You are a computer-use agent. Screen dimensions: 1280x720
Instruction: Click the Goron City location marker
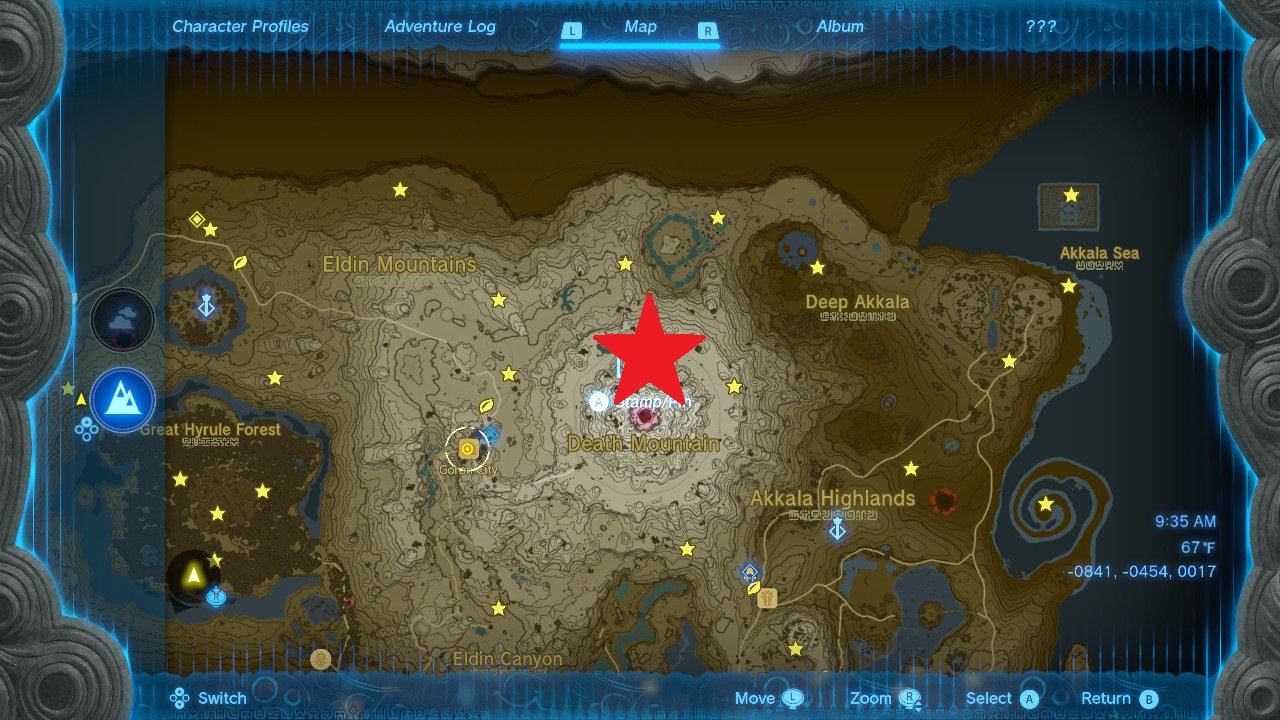[468, 450]
